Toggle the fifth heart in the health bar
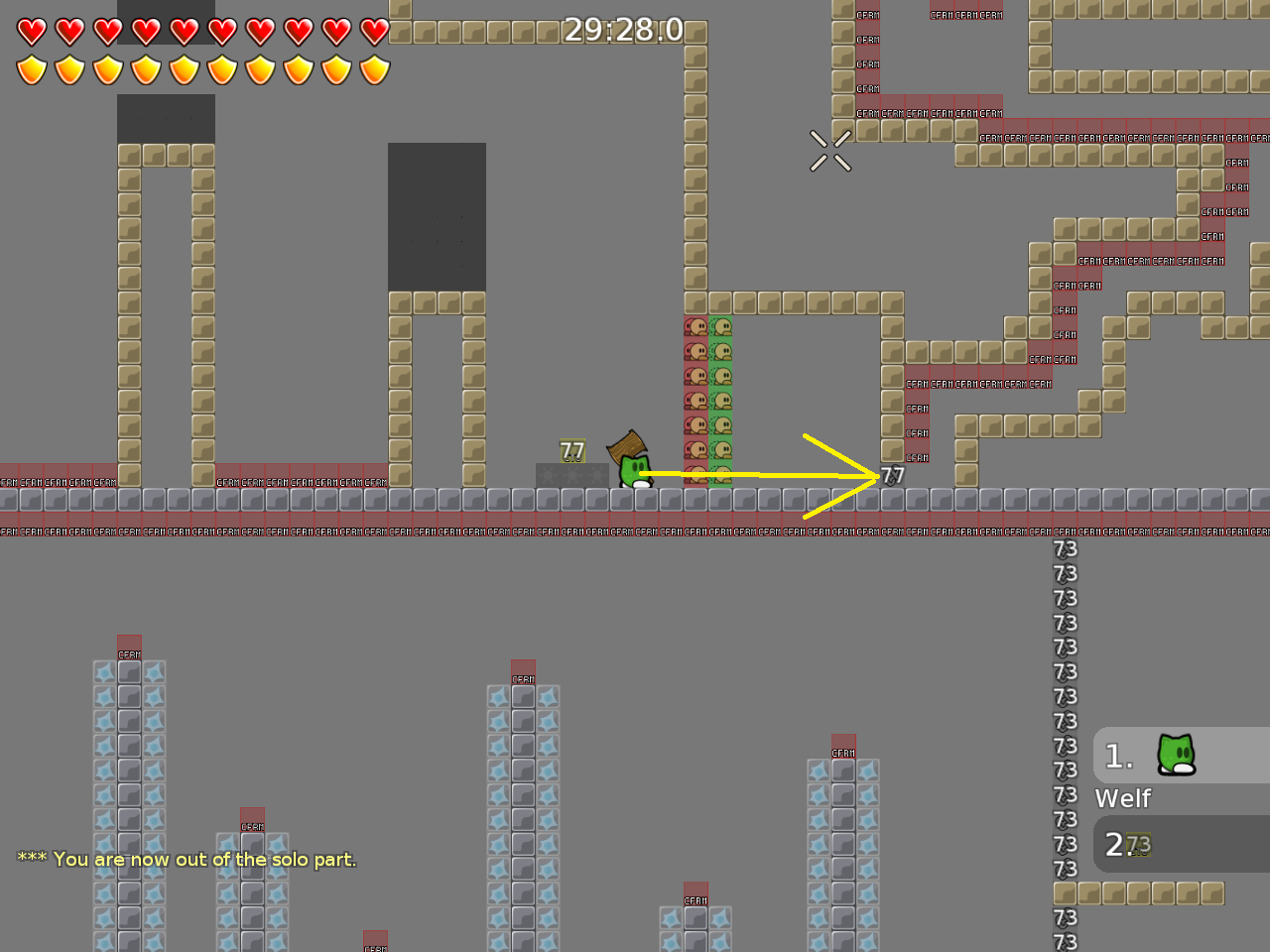The height and width of the screenshot is (952, 1270). (184, 31)
